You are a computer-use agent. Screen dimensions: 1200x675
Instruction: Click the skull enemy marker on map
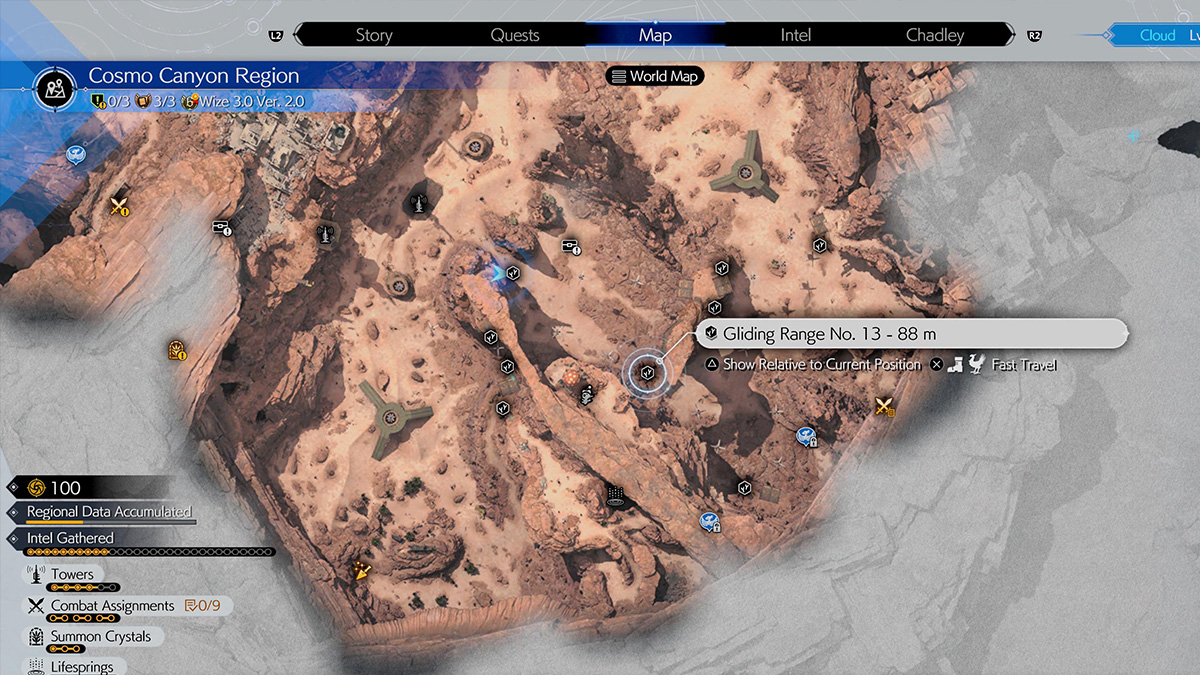click(x=587, y=396)
